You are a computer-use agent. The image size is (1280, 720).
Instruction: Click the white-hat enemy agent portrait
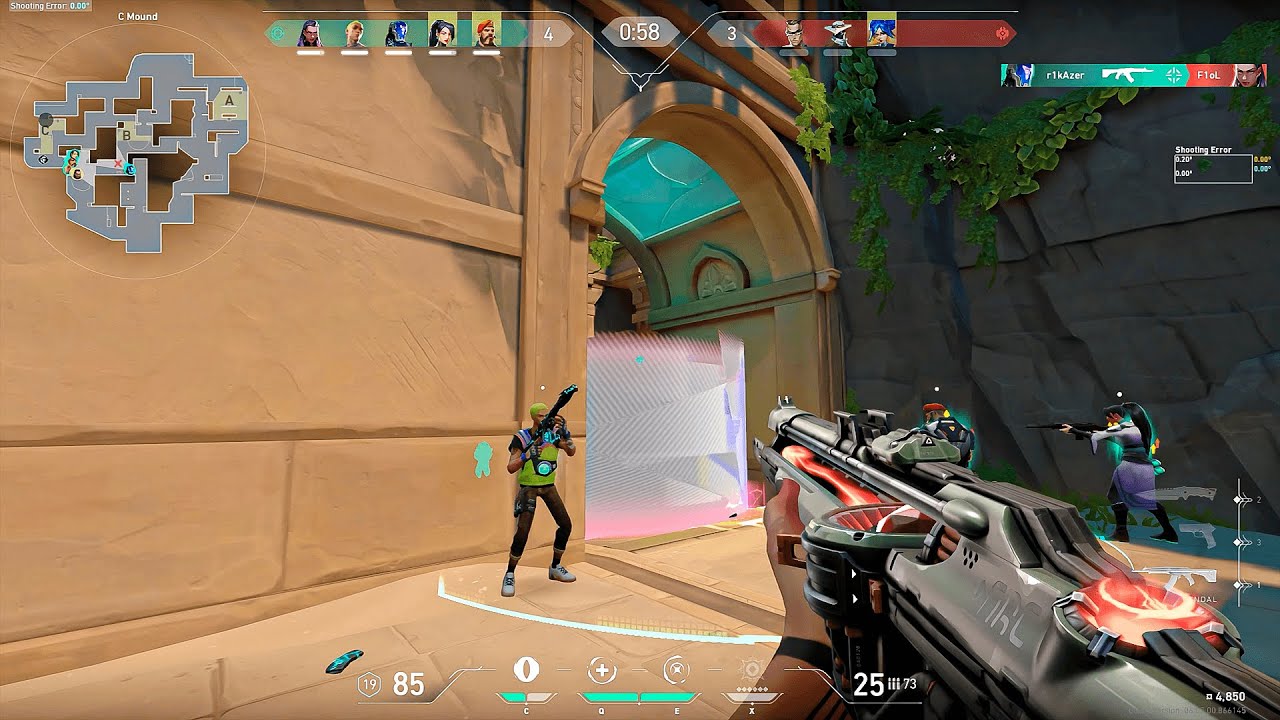[x=837, y=33]
